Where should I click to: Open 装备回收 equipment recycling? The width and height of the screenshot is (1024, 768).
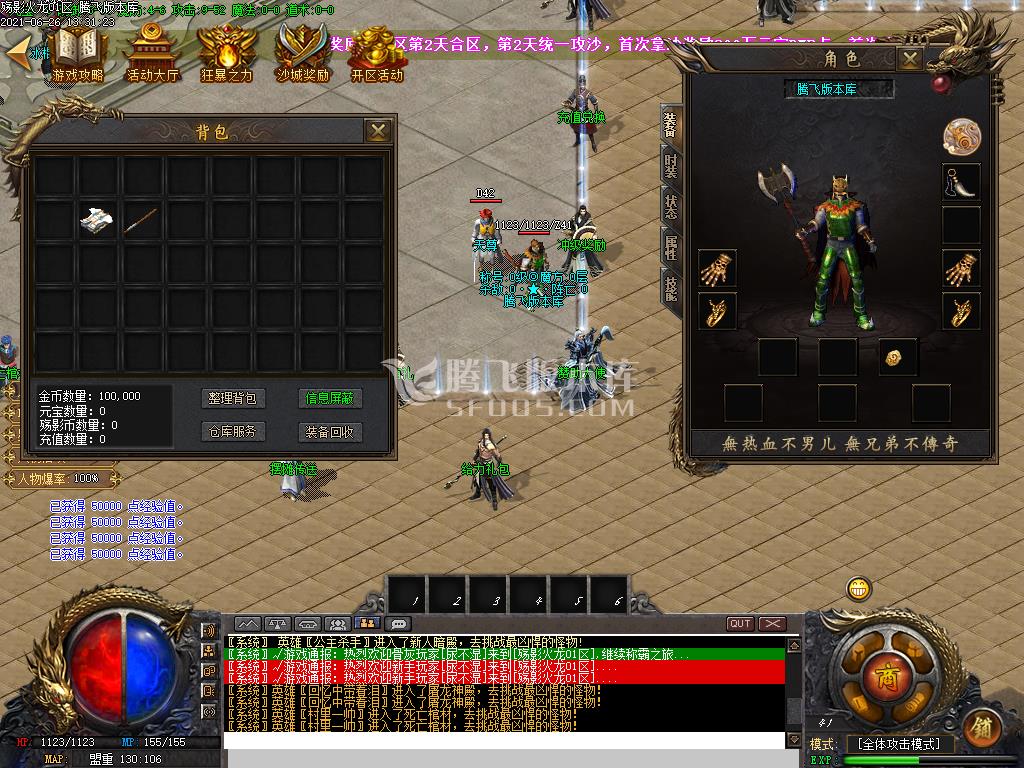coord(331,432)
